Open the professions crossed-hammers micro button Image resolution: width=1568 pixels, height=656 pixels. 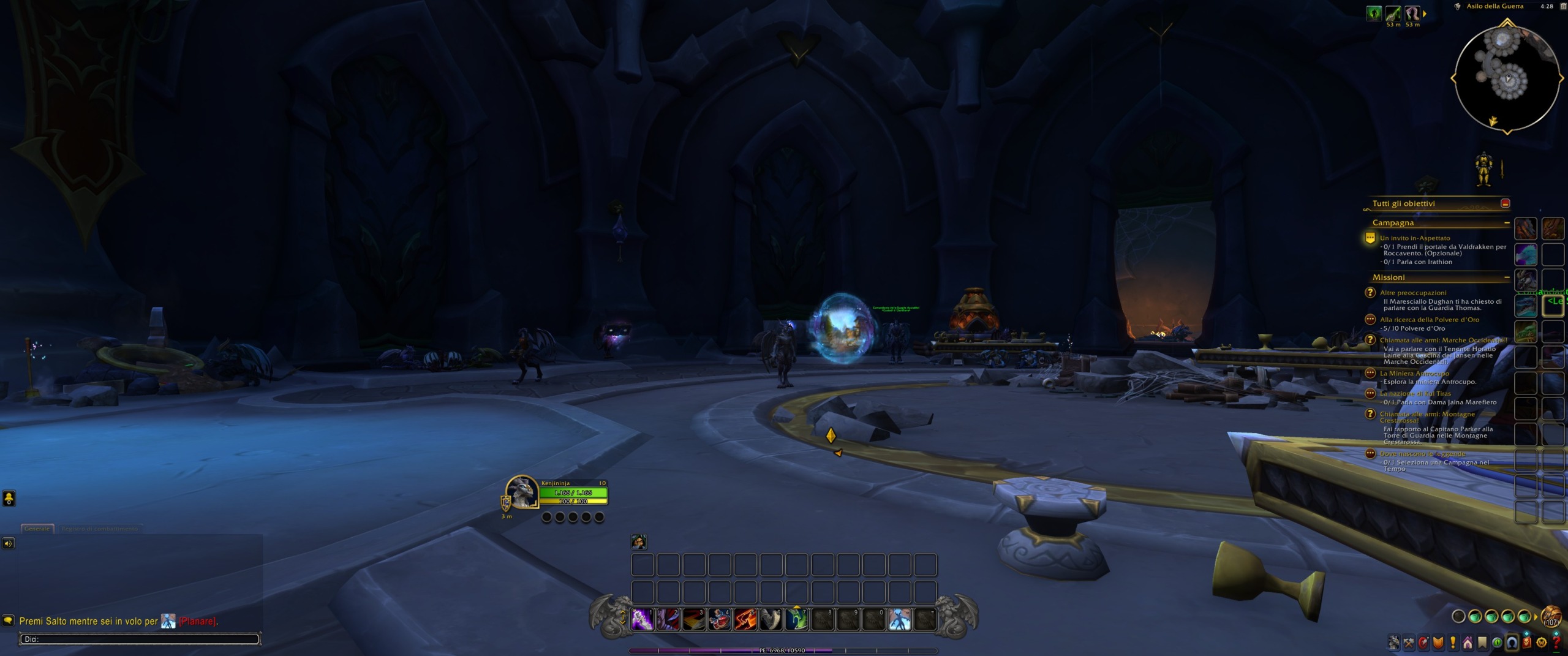pos(1409,643)
